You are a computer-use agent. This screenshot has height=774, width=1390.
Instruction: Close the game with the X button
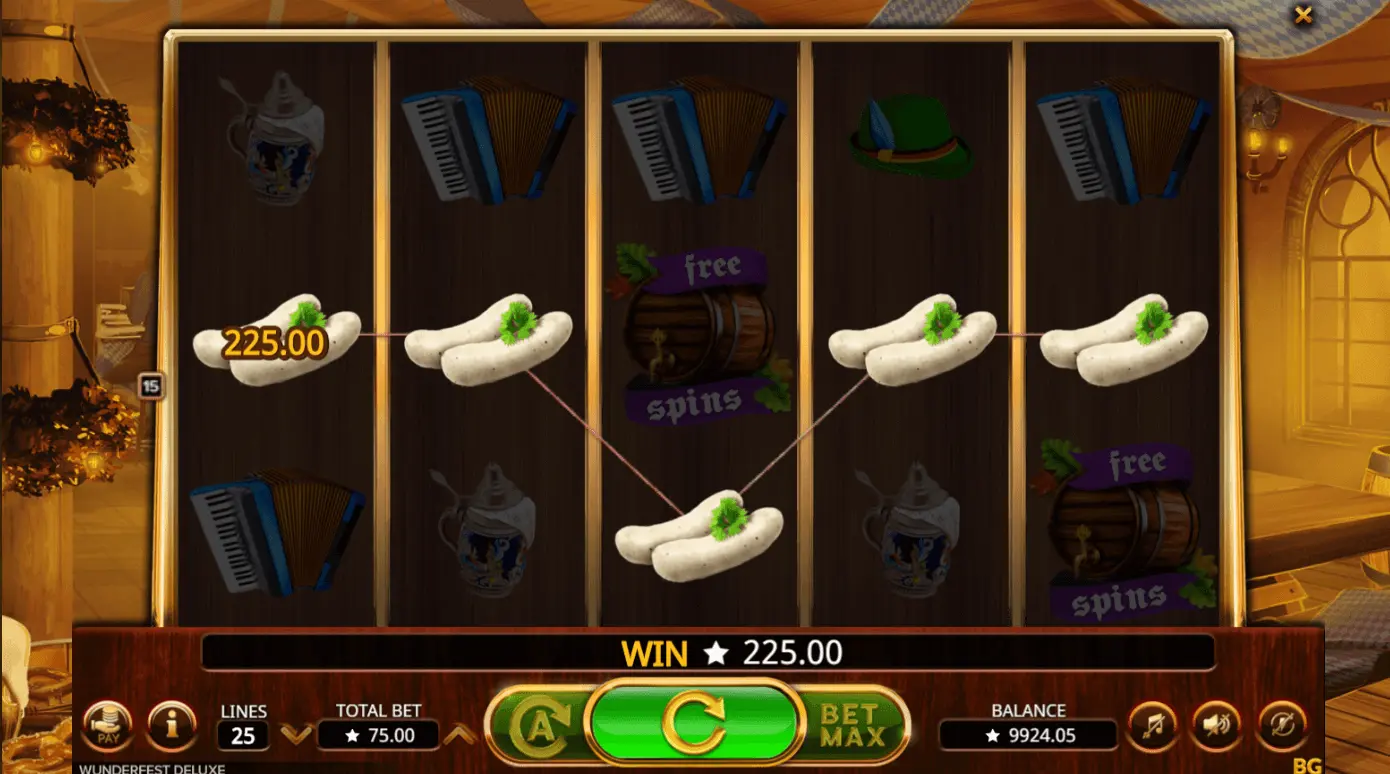pyautogui.click(x=1303, y=15)
